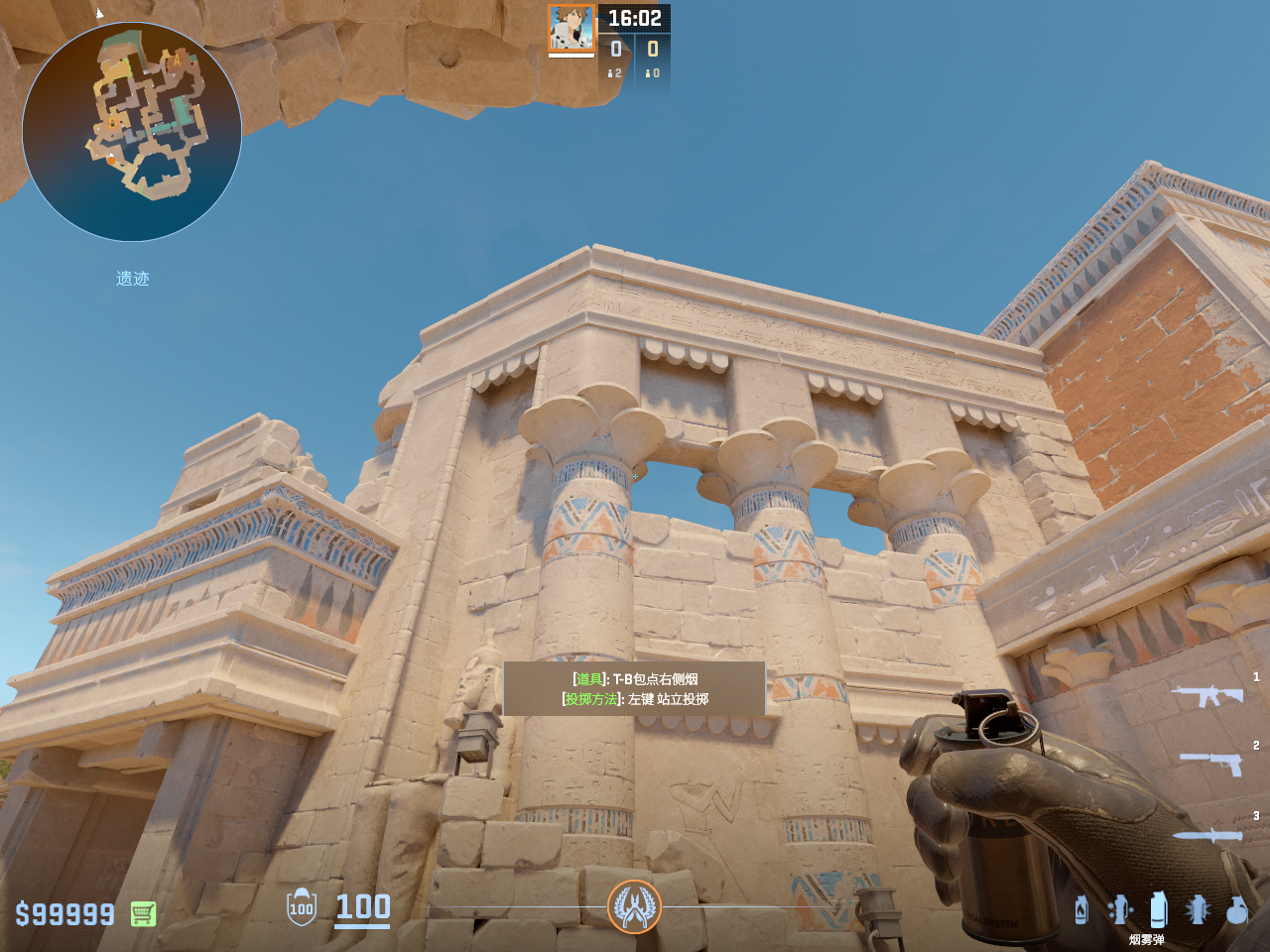Open the green buy cart icon

click(143, 913)
